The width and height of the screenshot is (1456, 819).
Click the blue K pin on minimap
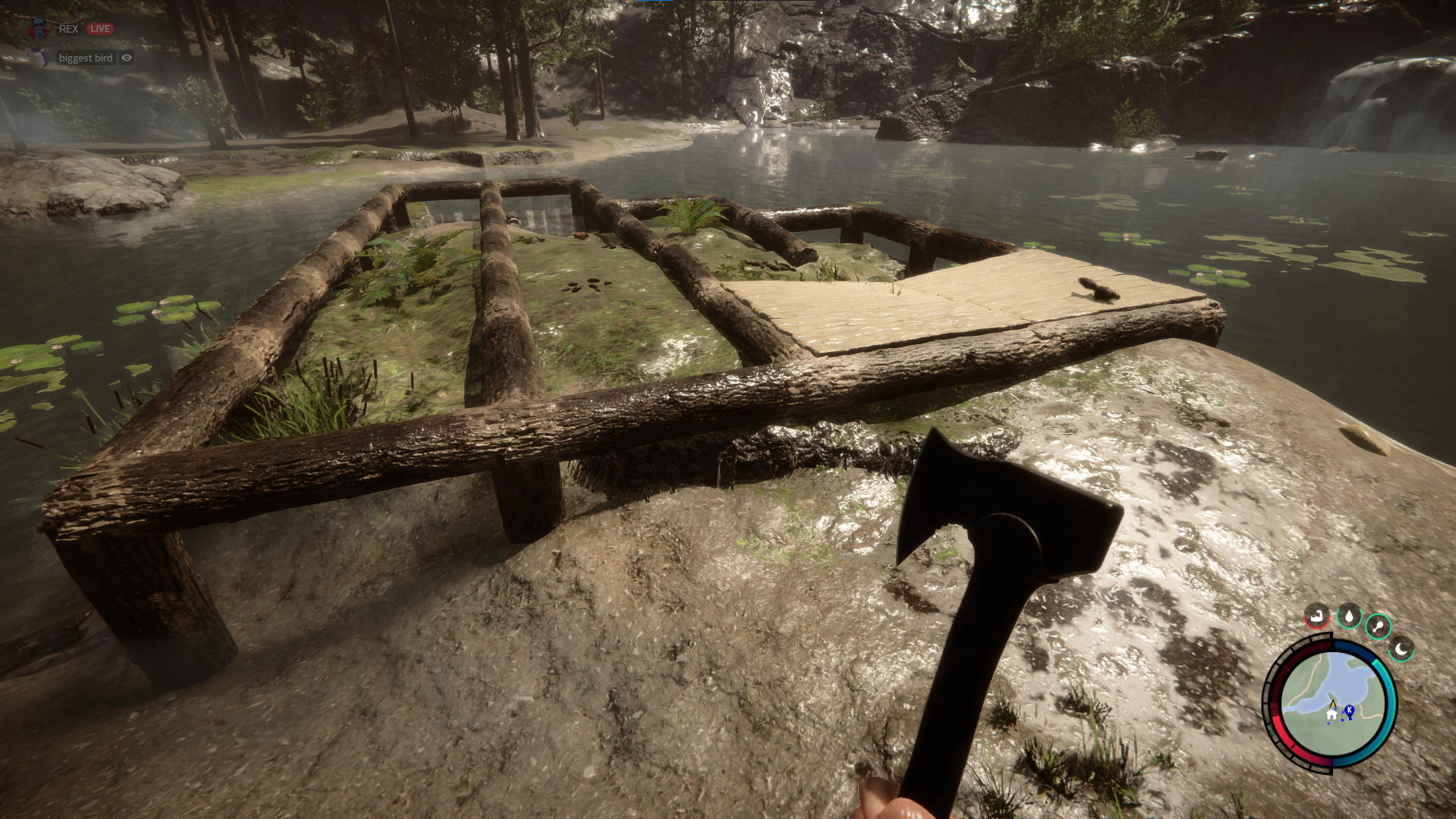[x=1349, y=711]
